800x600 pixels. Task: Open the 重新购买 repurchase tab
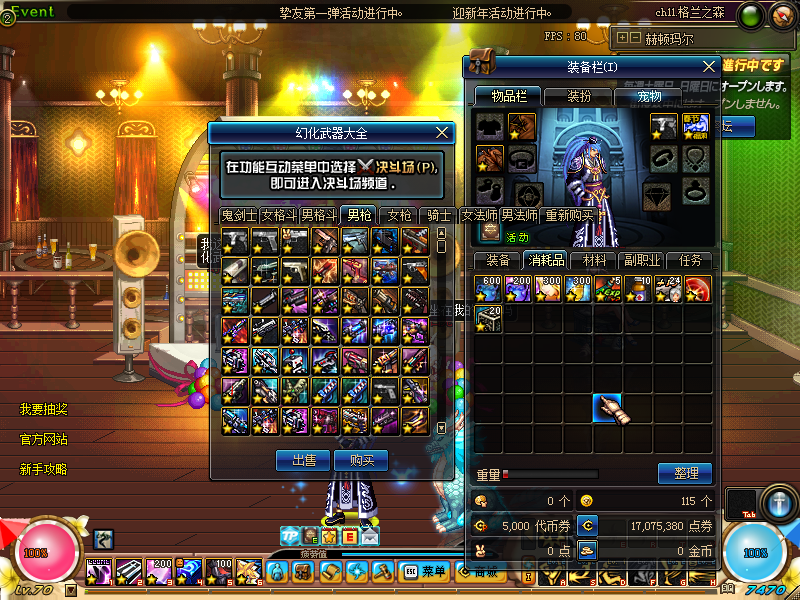point(569,215)
